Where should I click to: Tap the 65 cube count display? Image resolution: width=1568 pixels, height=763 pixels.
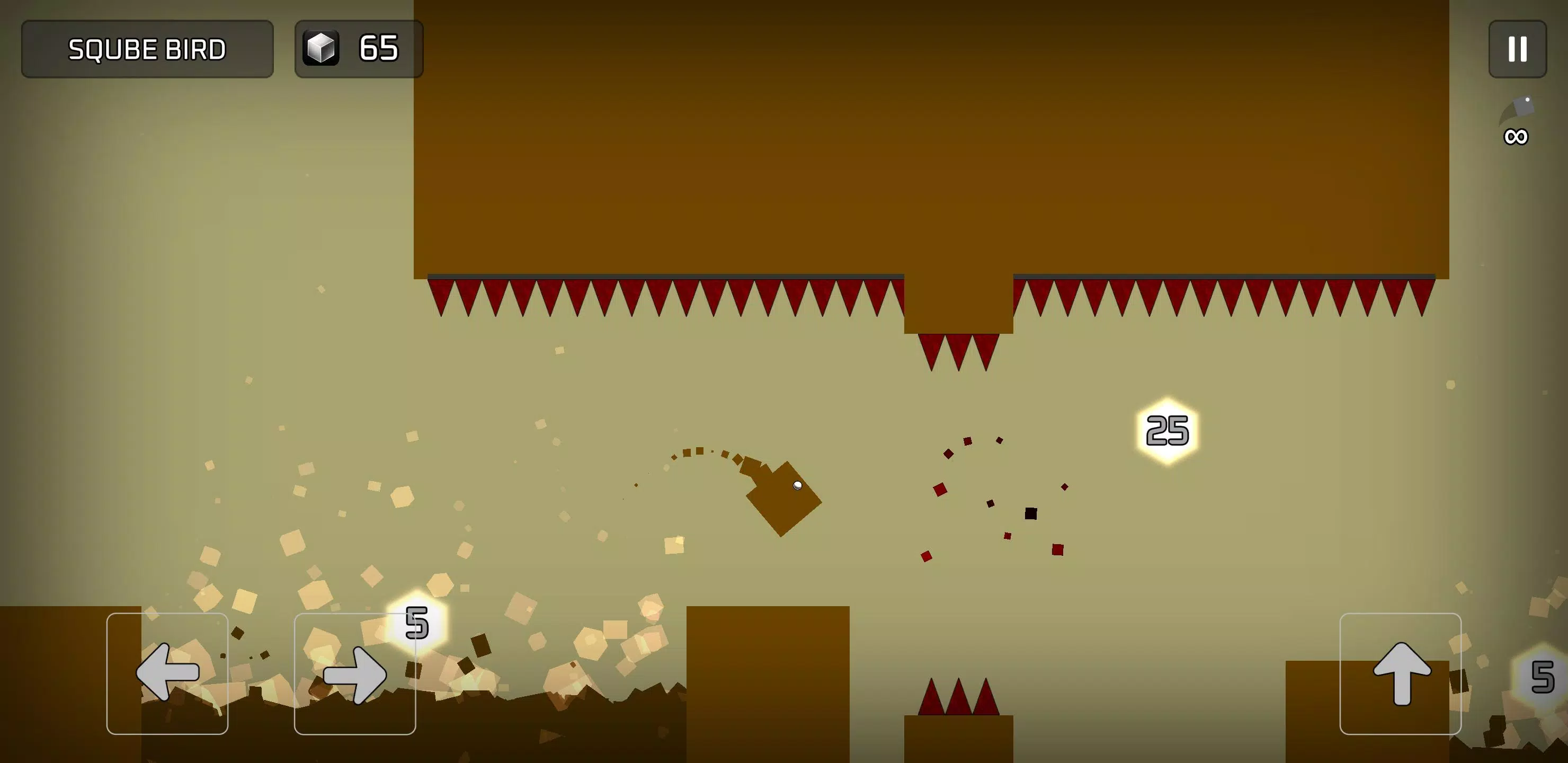379,49
